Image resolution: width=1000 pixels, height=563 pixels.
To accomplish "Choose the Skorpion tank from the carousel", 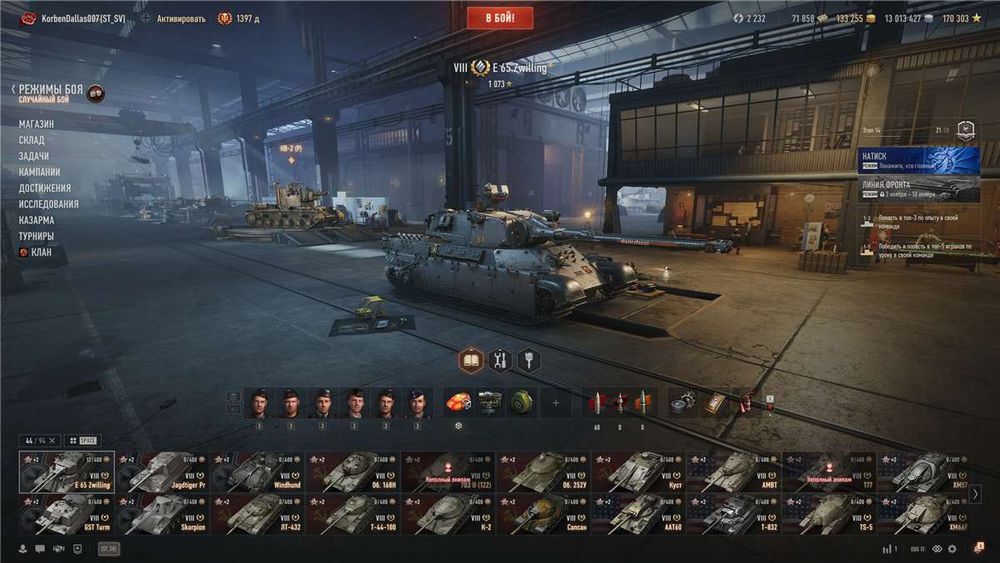I will pyautogui.click(x=161, y=514).
